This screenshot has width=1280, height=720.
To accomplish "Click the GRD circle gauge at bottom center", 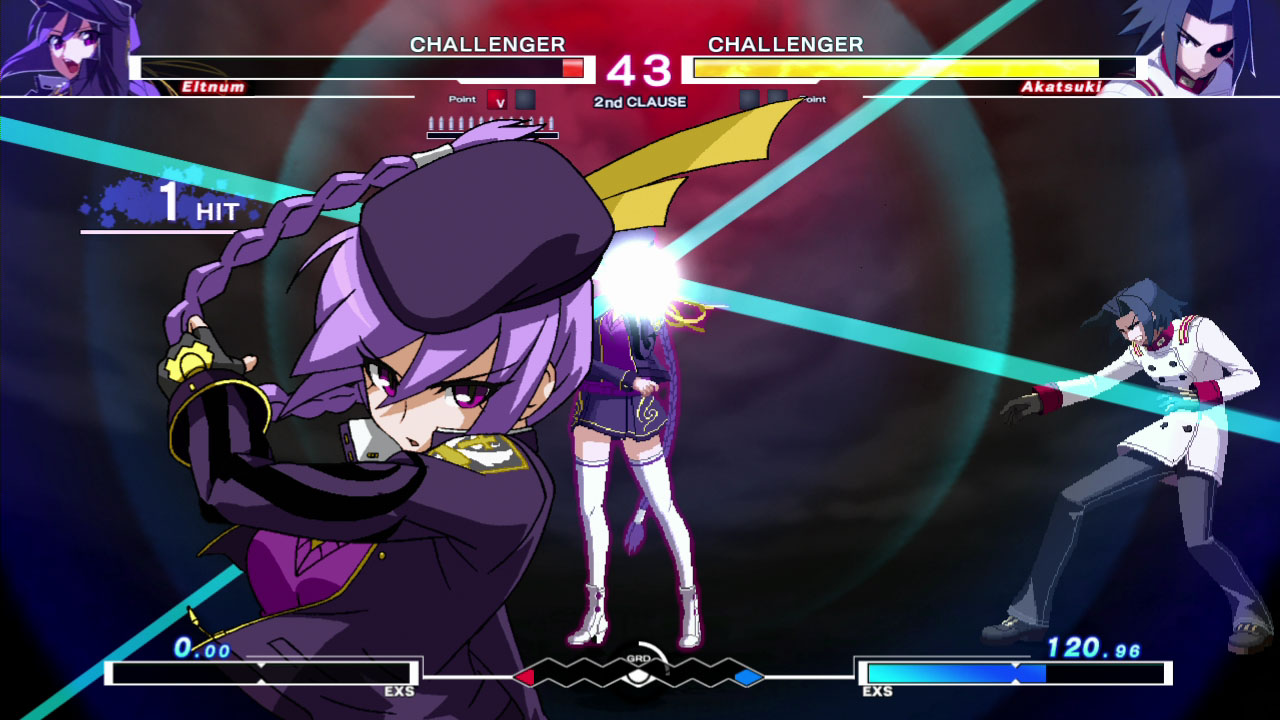I will (x=640, y=677).
